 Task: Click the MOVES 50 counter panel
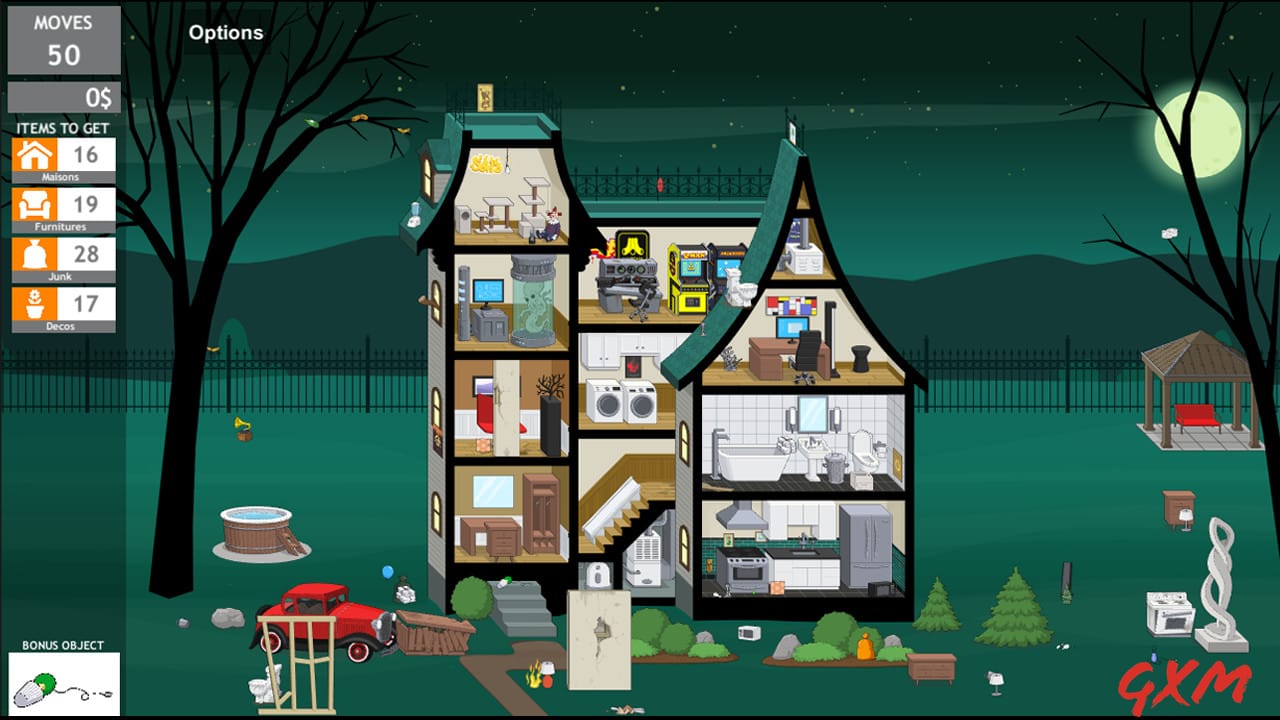(x=63, y=42)
